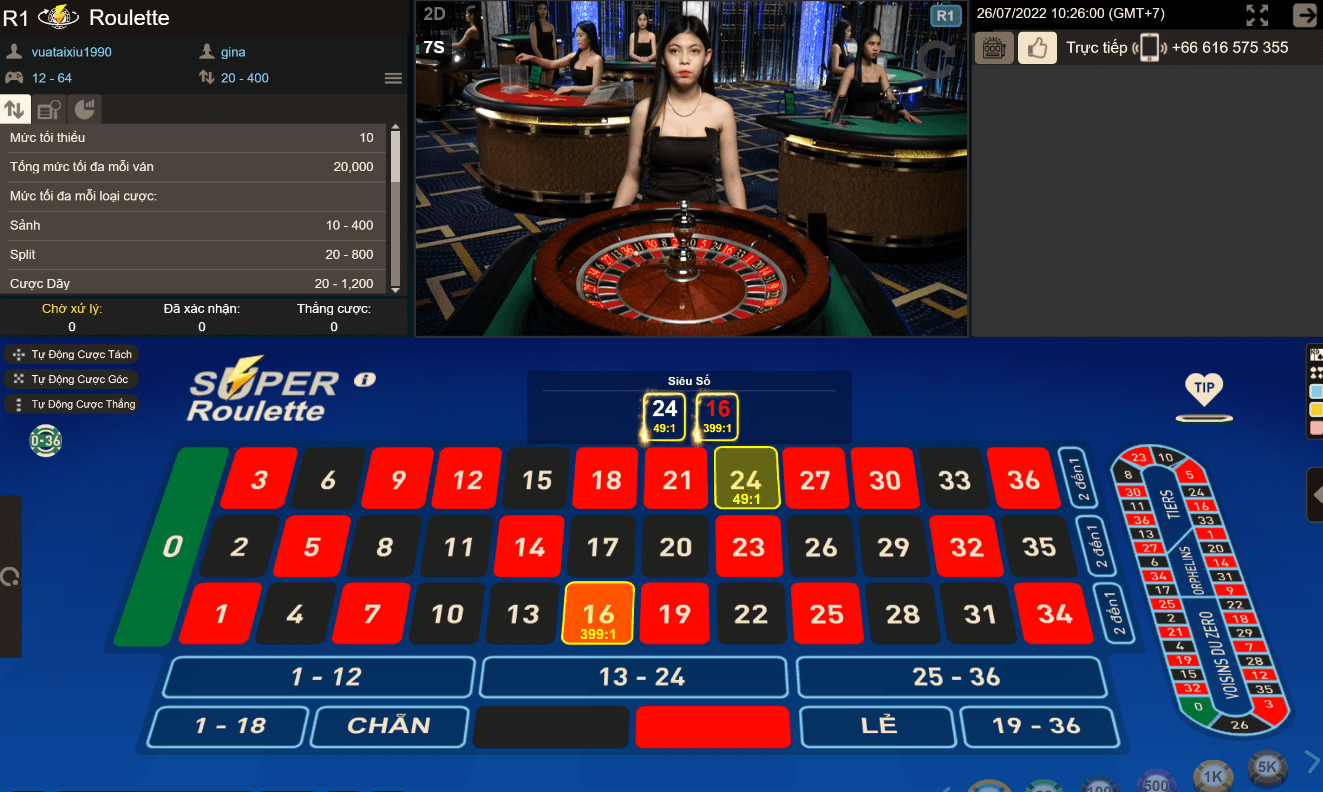Toggle Tự Động Cược Góc auto corner
Viewport: 1323px width, 792px height.
70,379
